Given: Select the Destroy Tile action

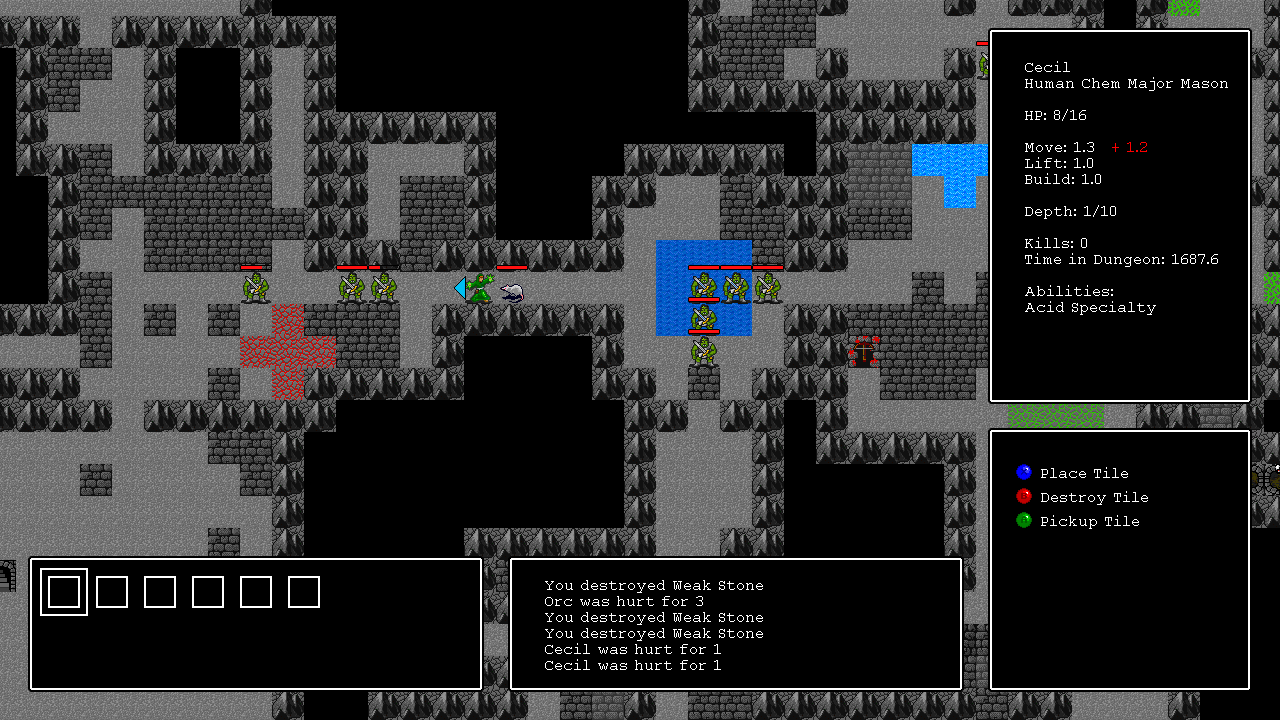Looking at the screenshot, I should coord(1093,497).
